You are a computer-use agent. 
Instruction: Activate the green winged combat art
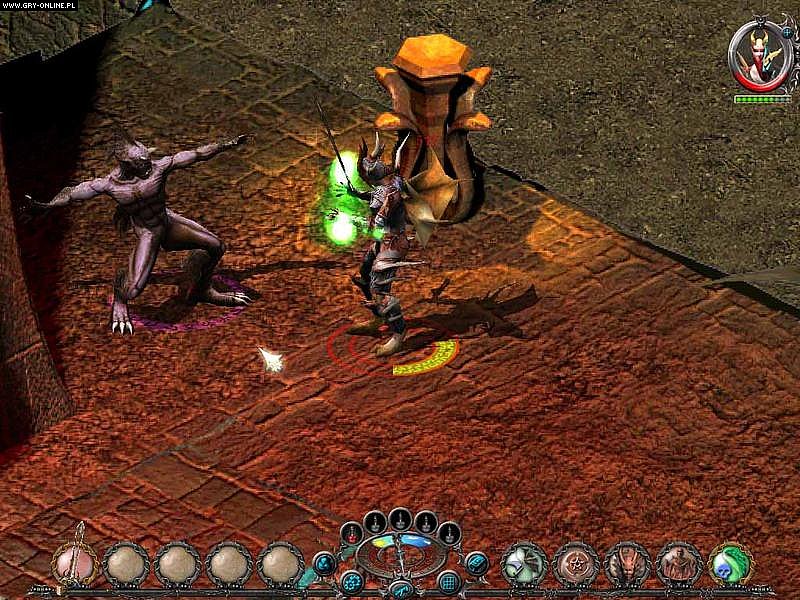pos(523,563)
